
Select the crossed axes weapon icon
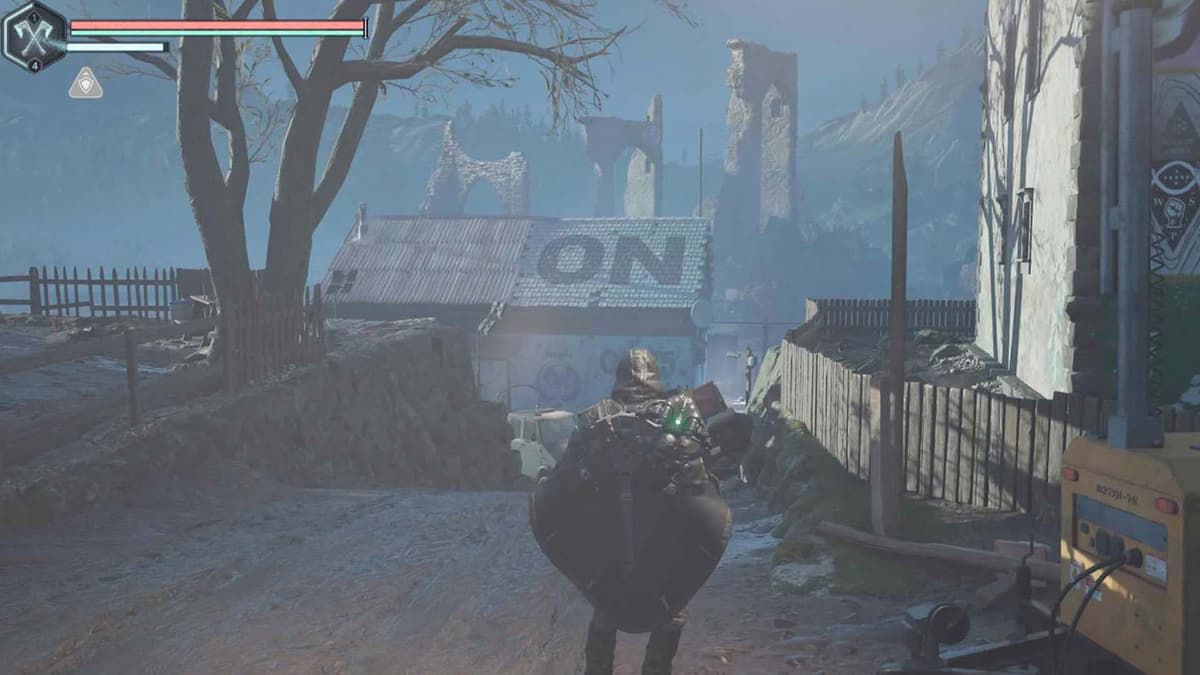(x=34, y=37)
